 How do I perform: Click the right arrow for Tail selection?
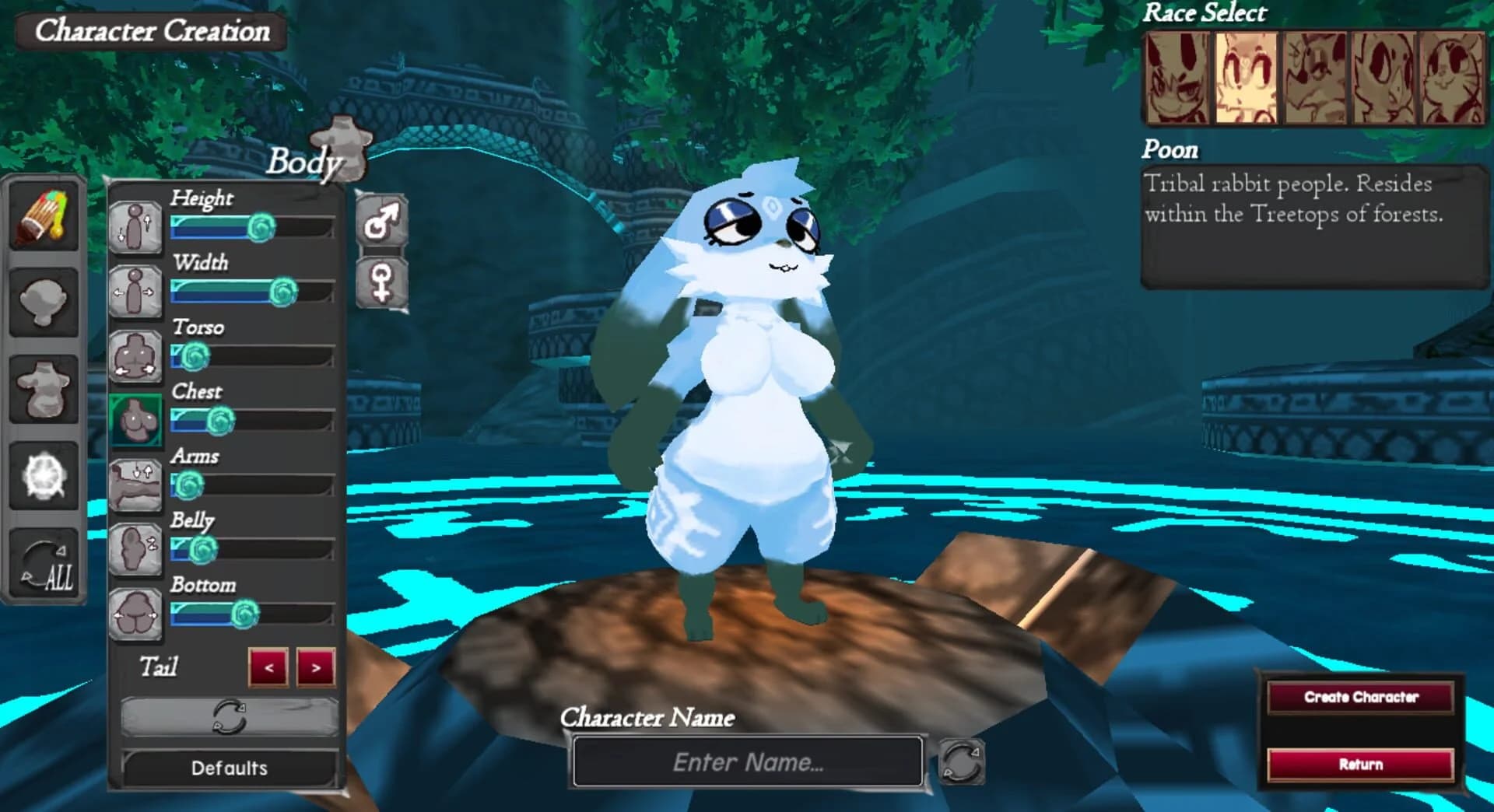click(314, 667)
